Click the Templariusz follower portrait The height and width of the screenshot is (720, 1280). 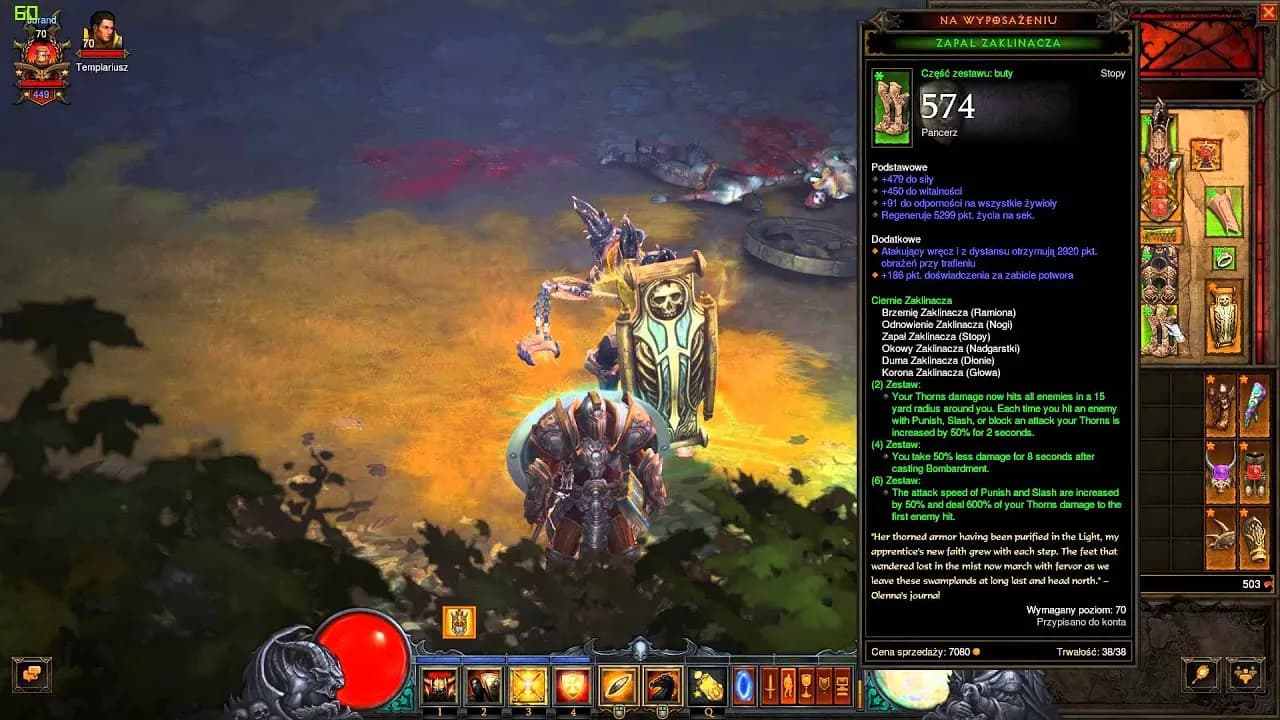coord(102,34)
